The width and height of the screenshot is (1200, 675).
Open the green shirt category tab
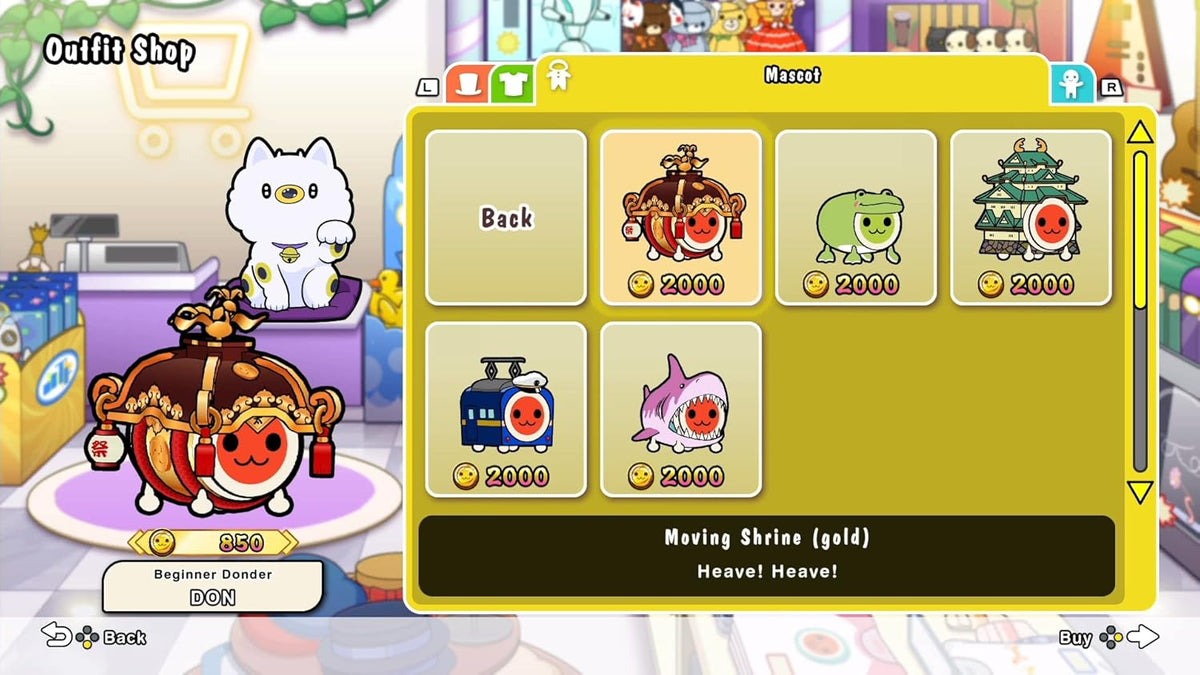click(x=512, y=84)
